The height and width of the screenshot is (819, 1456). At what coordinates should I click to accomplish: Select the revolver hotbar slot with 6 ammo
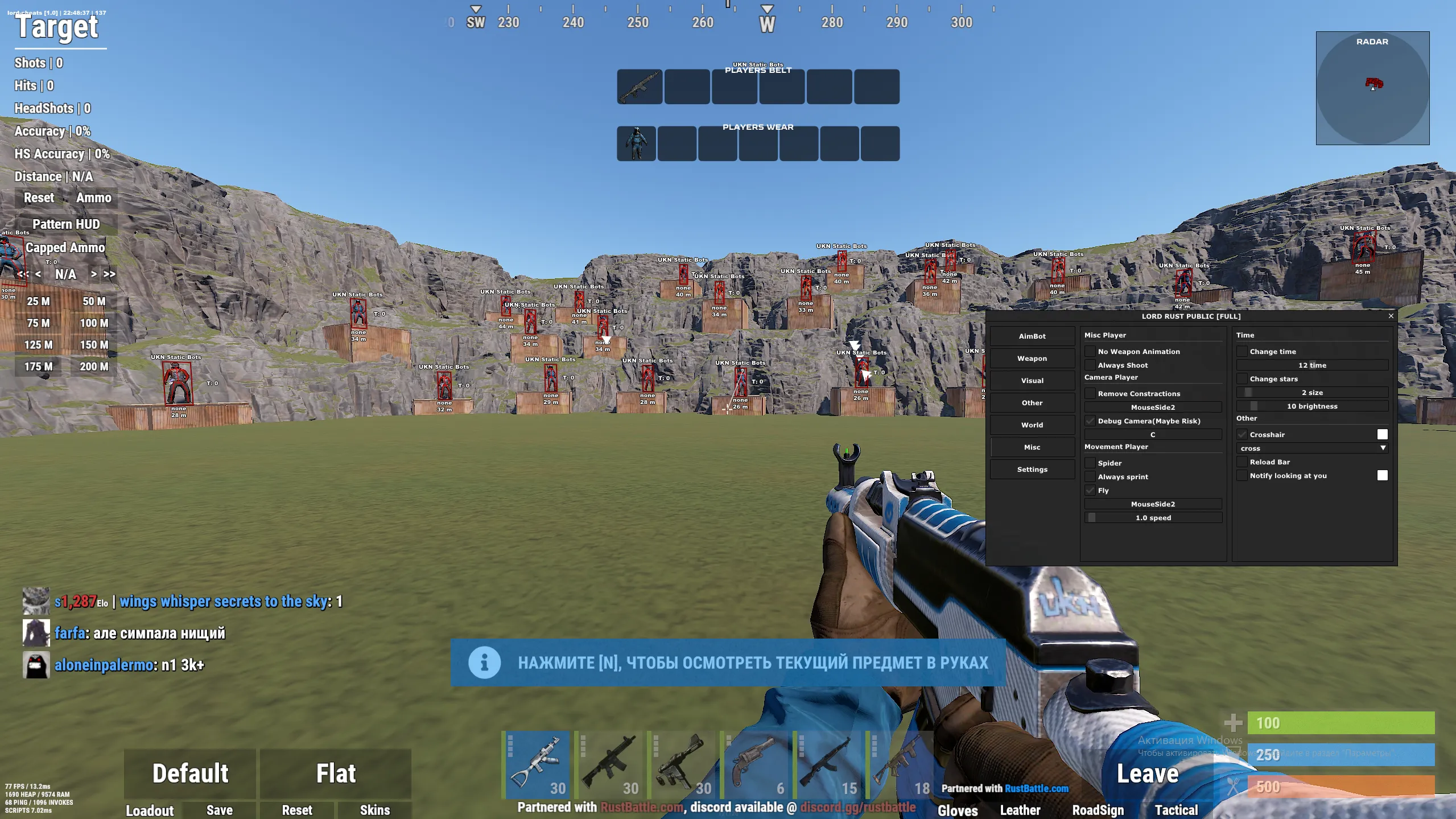[x=756, y=764]
